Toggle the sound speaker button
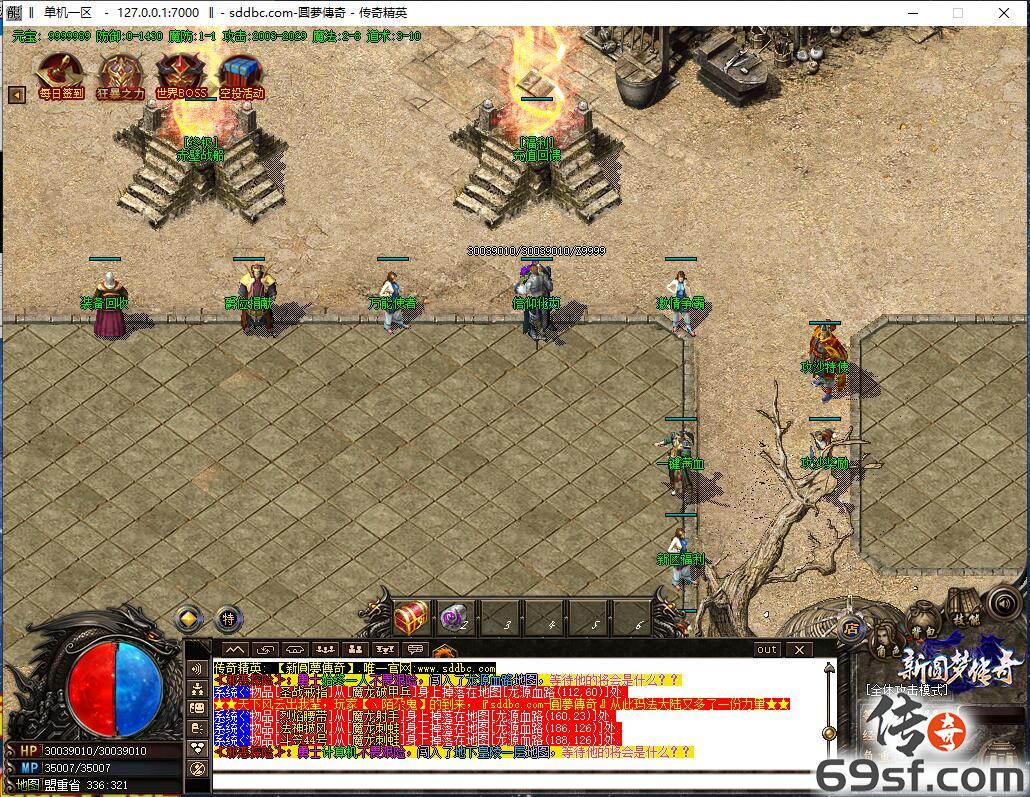 click(1003, 603)
